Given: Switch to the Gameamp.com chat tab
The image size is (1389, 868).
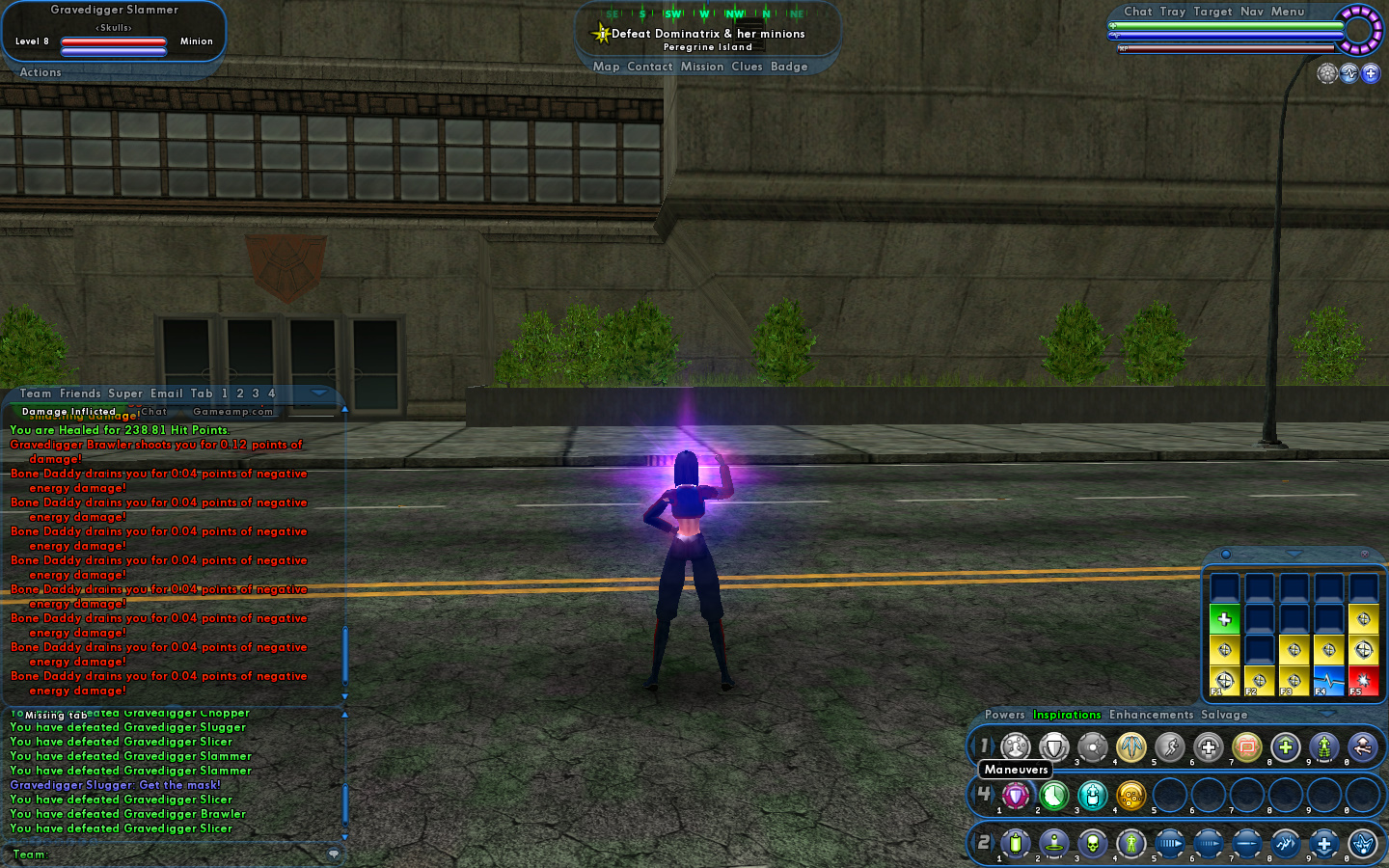Looking at the screenshot, I should pos(232,412).
